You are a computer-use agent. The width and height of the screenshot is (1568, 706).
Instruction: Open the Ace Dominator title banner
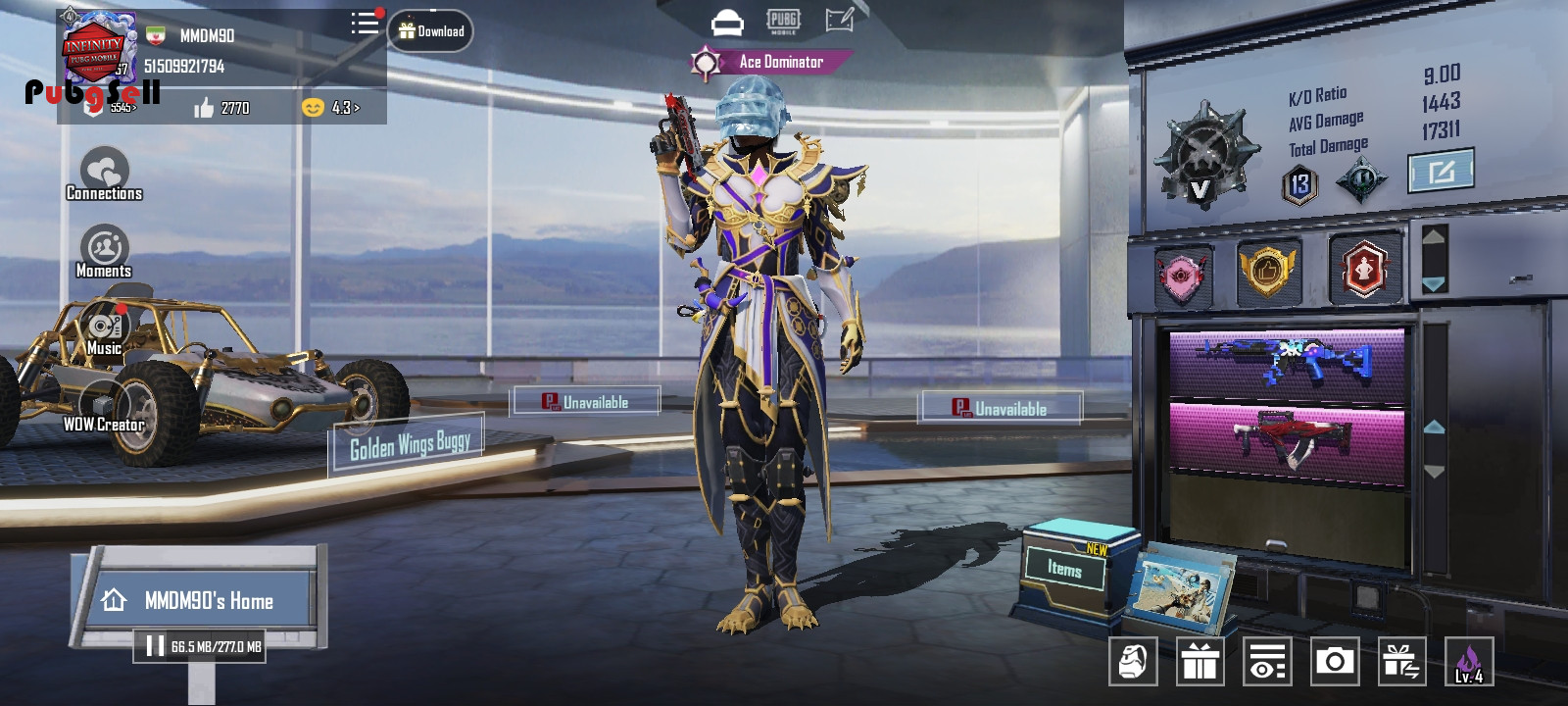pyautogui.click(x=770, y=62)
